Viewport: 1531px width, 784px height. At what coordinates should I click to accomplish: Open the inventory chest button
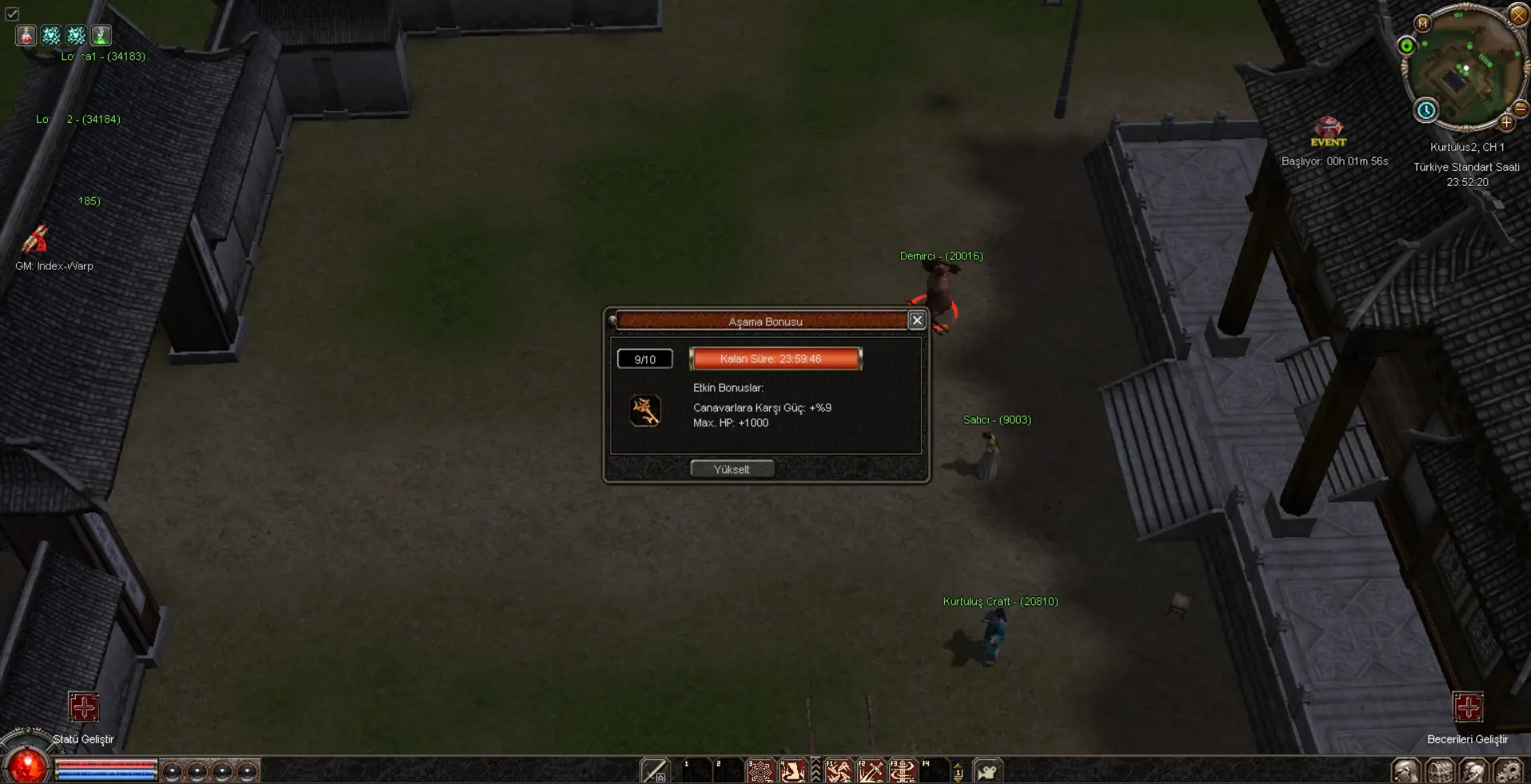1440,771
